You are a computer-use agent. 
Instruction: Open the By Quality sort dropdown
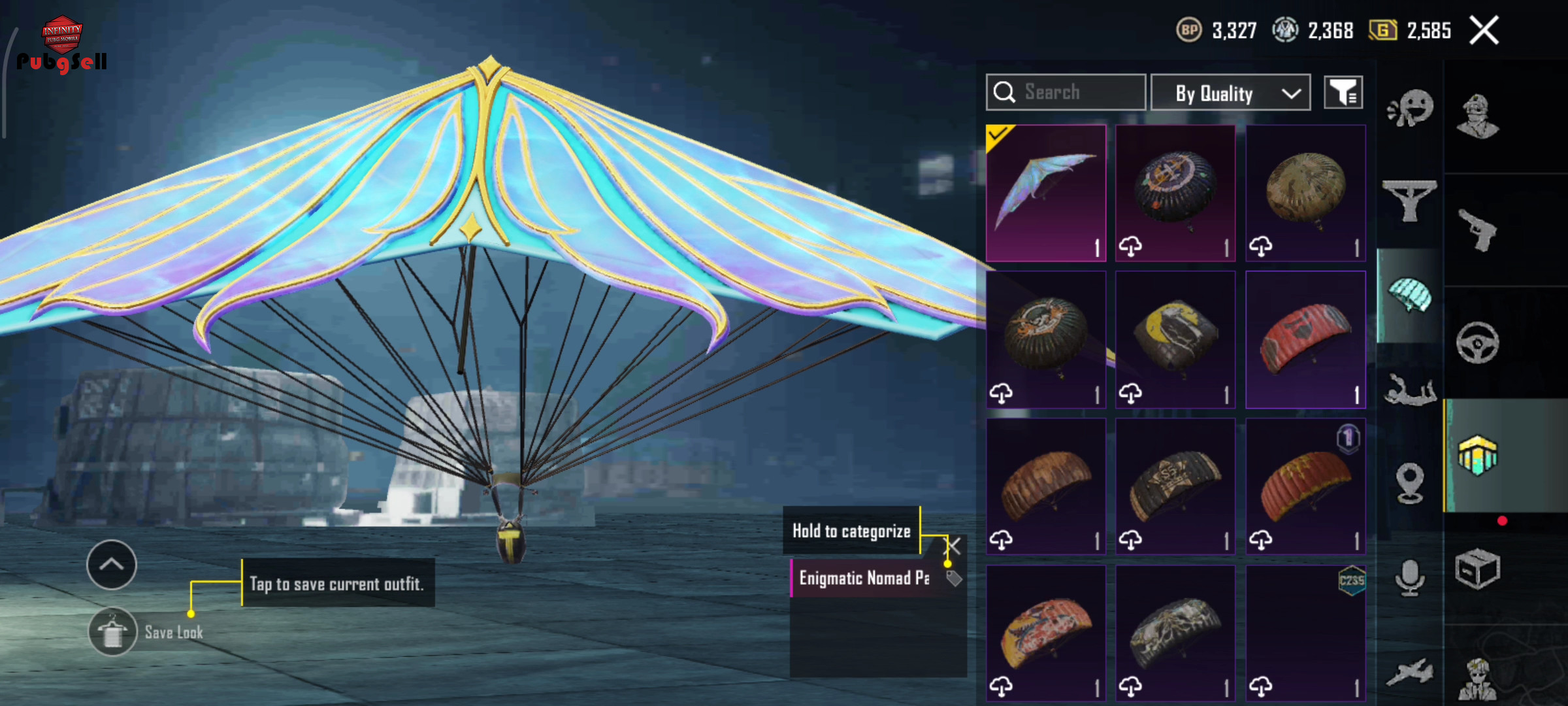[x=1230, y=93]
